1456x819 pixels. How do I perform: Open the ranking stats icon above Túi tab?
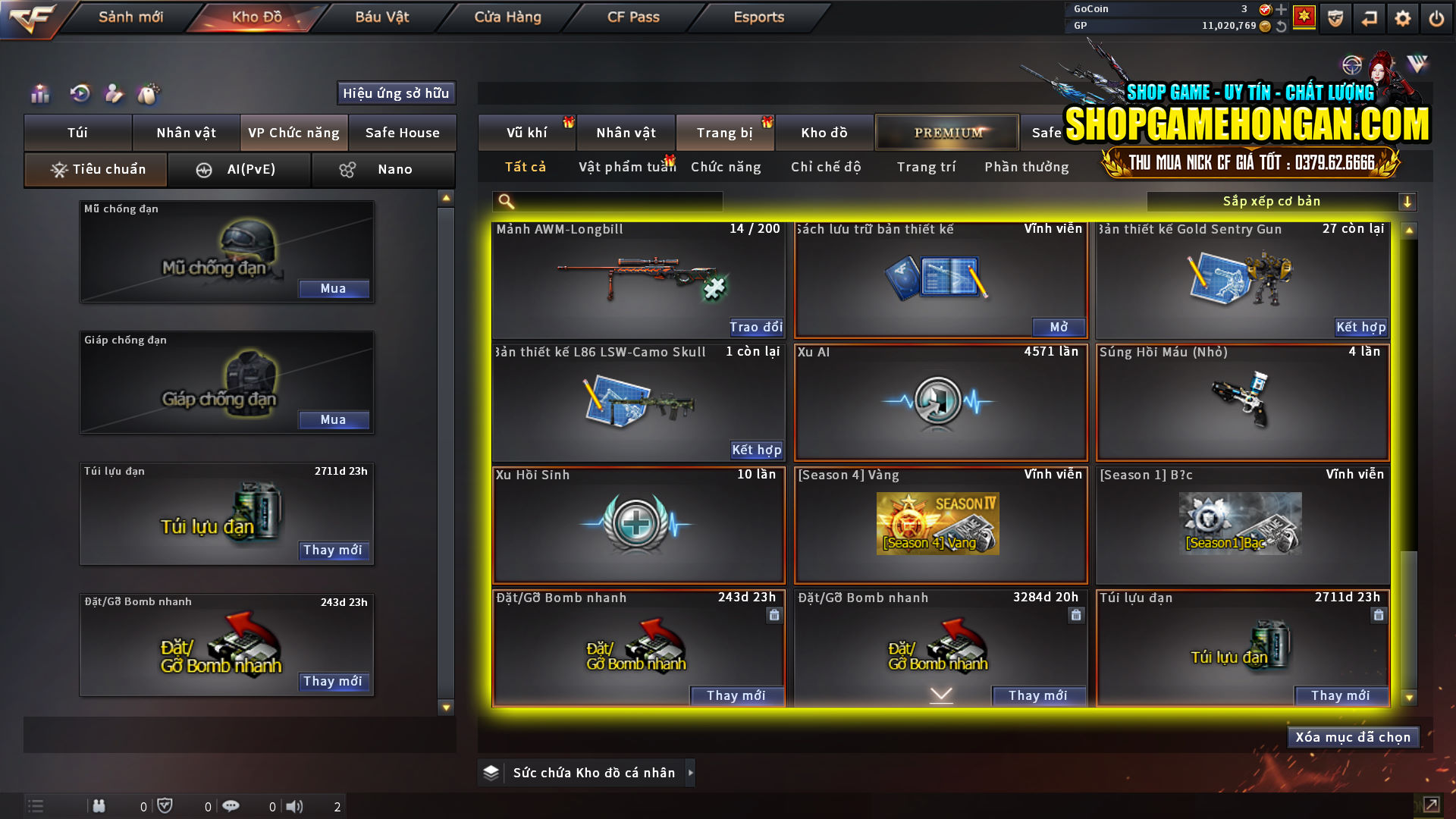pyautogui.click(x=39, y=93)
